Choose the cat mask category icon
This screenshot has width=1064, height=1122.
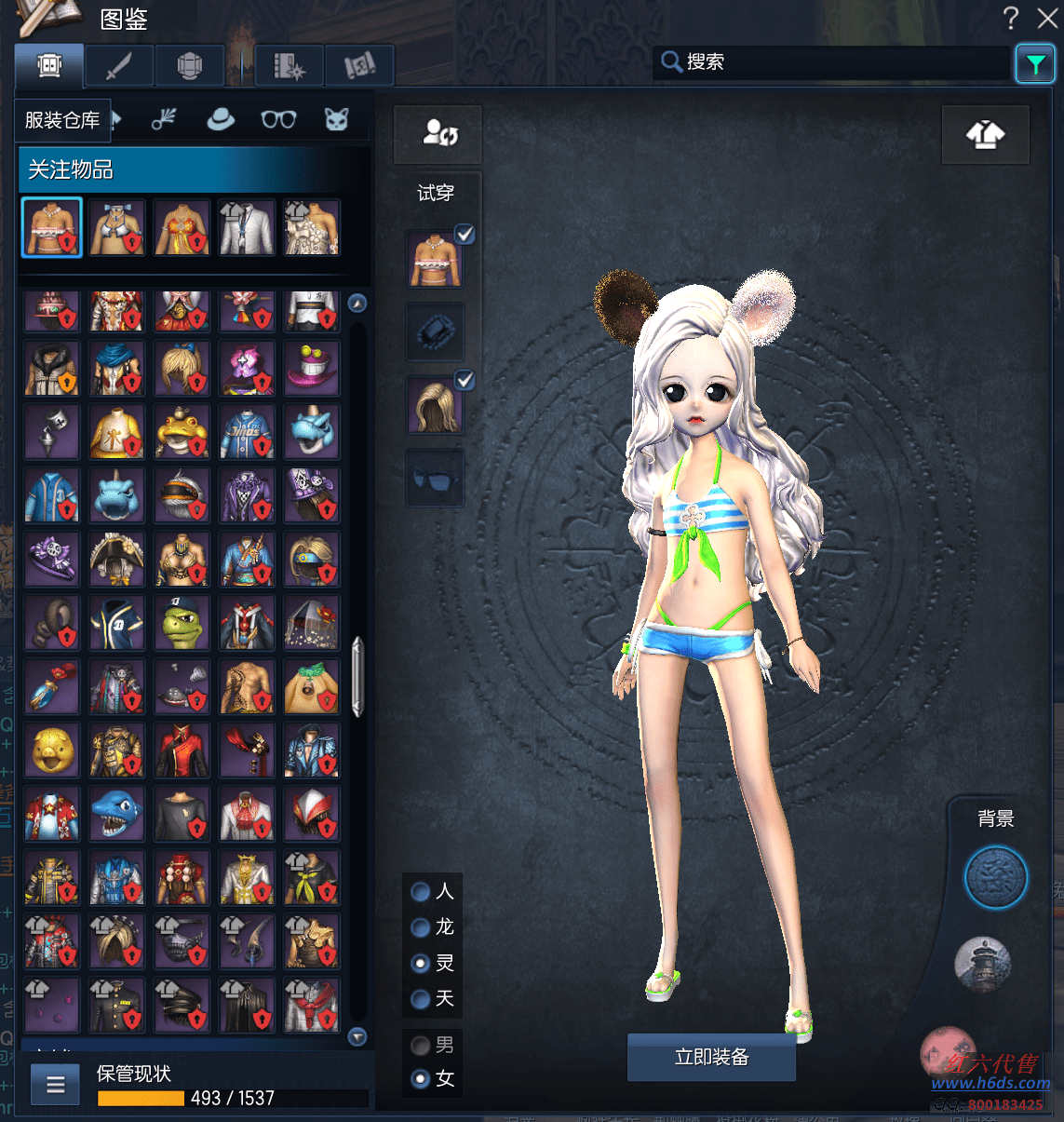pyautogui.click(x=336, y=119)
